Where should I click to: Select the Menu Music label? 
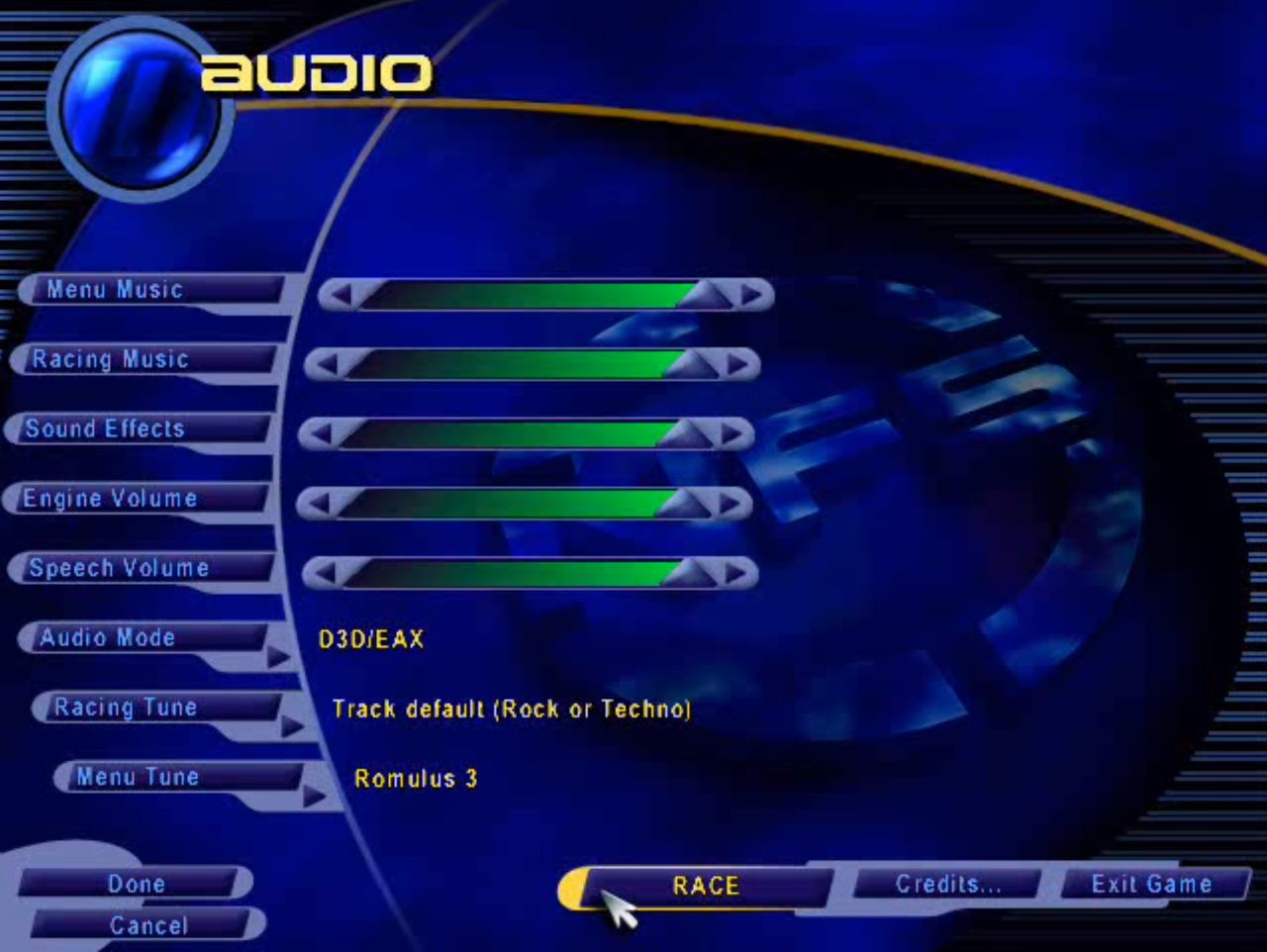point(115,290)
